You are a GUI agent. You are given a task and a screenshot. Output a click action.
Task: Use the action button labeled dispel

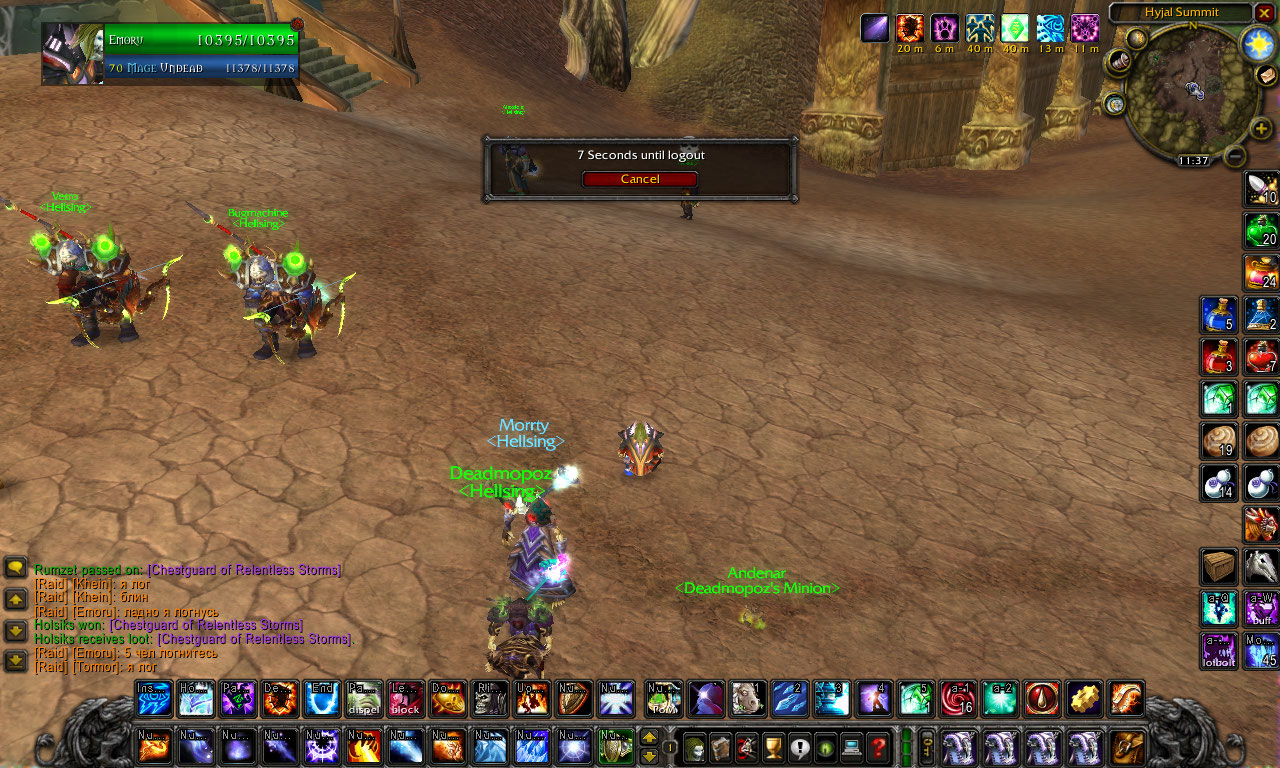(363, 699)
